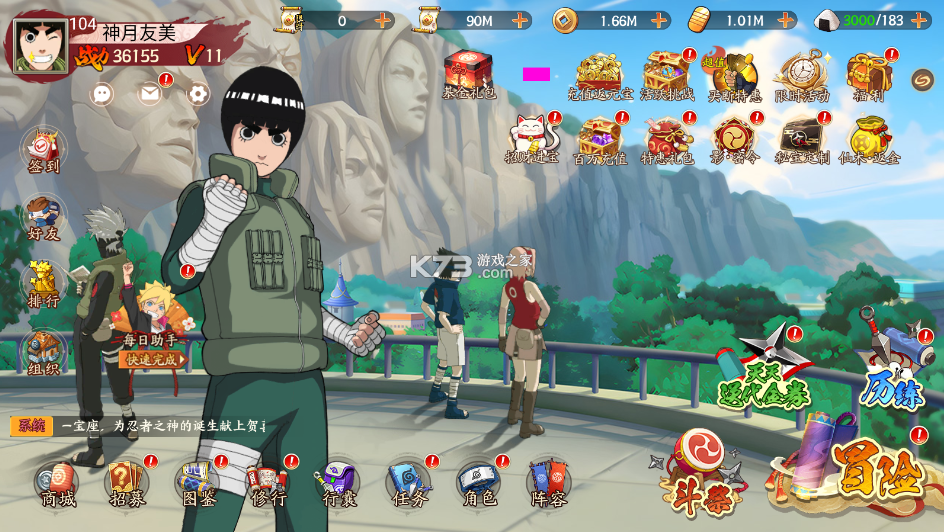Viewport: 944px width, 532px height.
Task: Open the 阵容 lineup menu
Action: point(548,484)
